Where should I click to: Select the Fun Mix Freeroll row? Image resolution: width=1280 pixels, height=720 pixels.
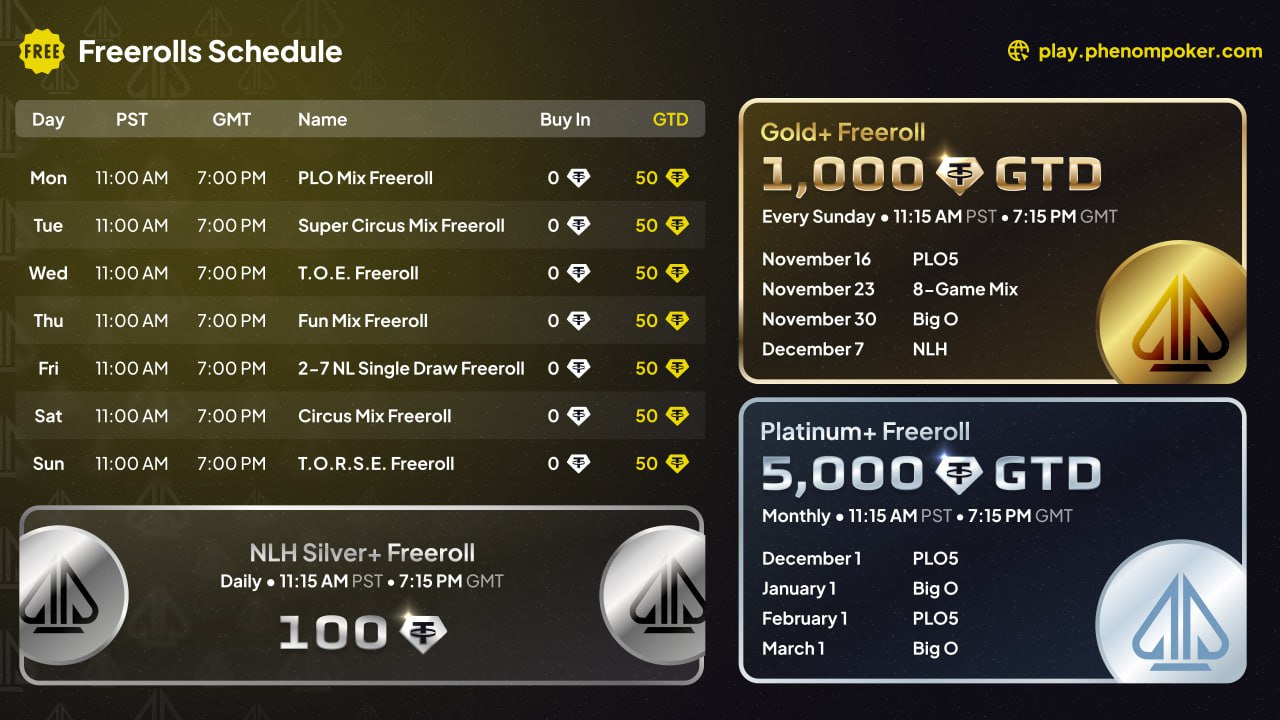pyautogui.click(x=362, y=321)
